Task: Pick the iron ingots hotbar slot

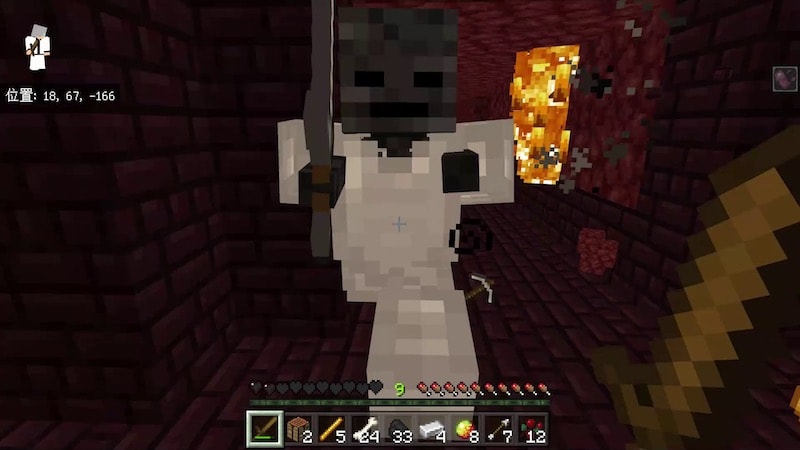Action: pos(433,430)
